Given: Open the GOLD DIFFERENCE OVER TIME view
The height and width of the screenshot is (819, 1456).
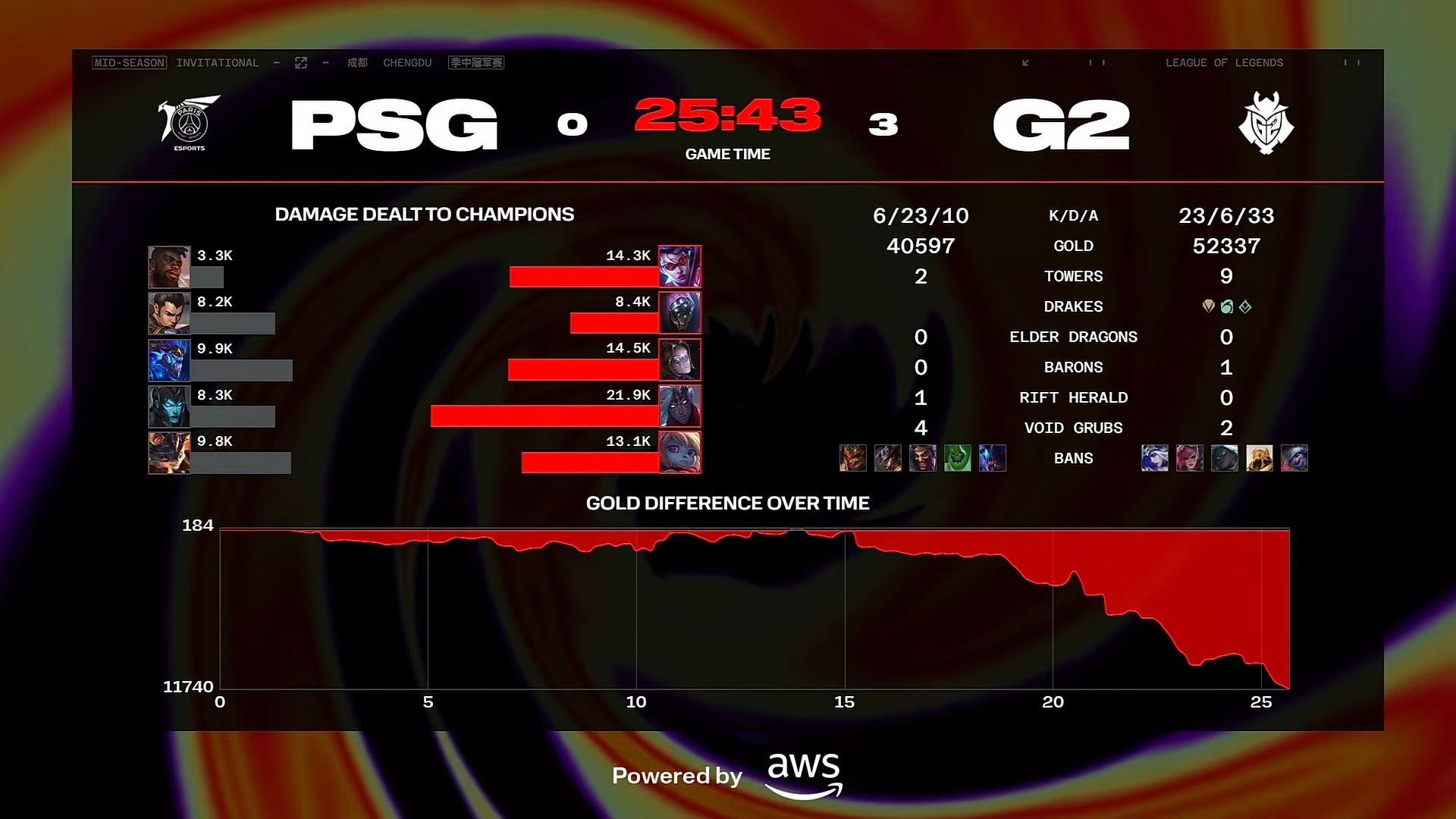Looking at the screenshot, I should [727, 503].
